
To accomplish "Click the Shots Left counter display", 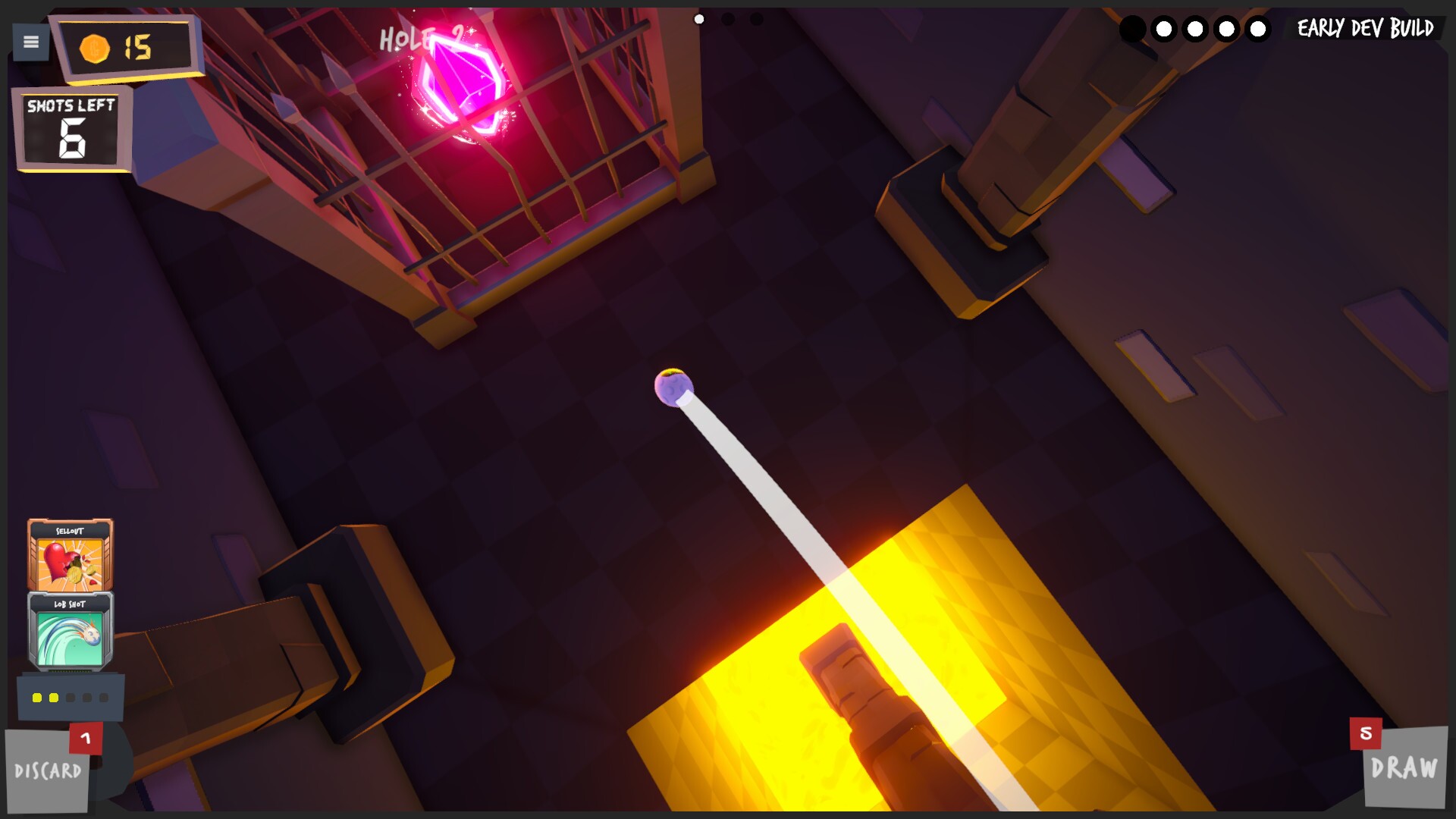I will point(72,127).
